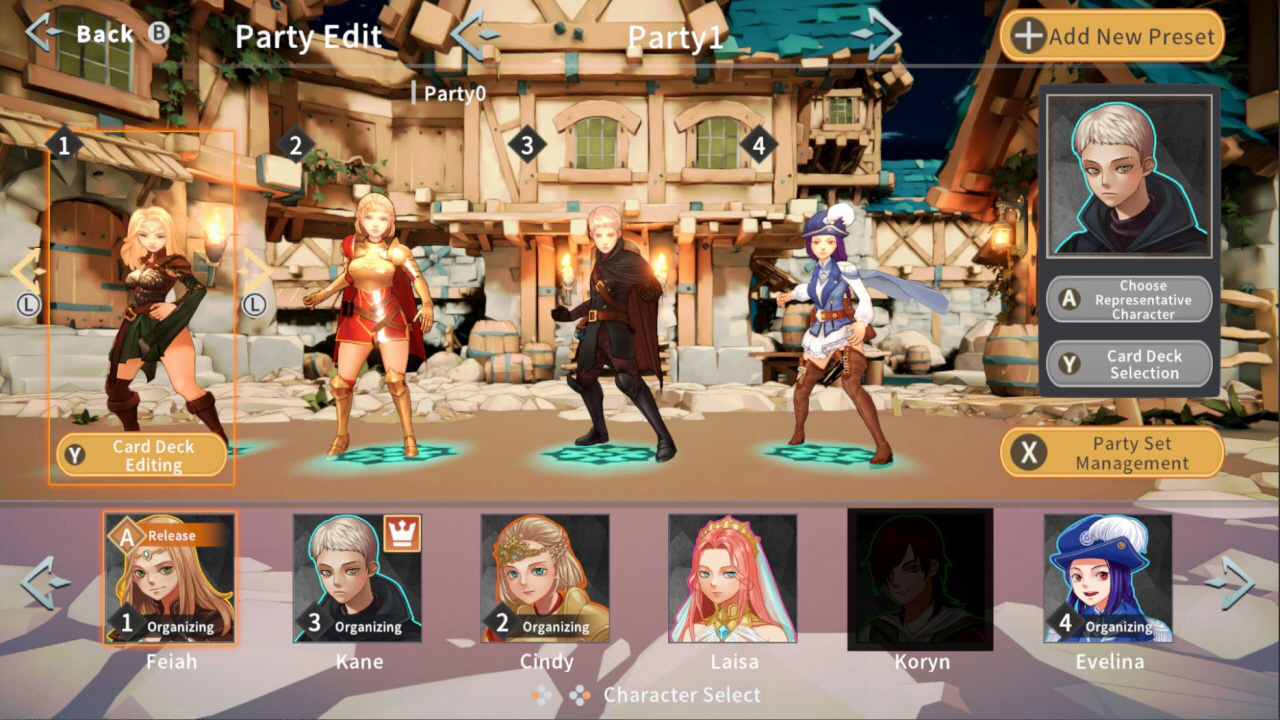
Task: Open the Character Select menu at bottom
Action: (x=683, y=694)
